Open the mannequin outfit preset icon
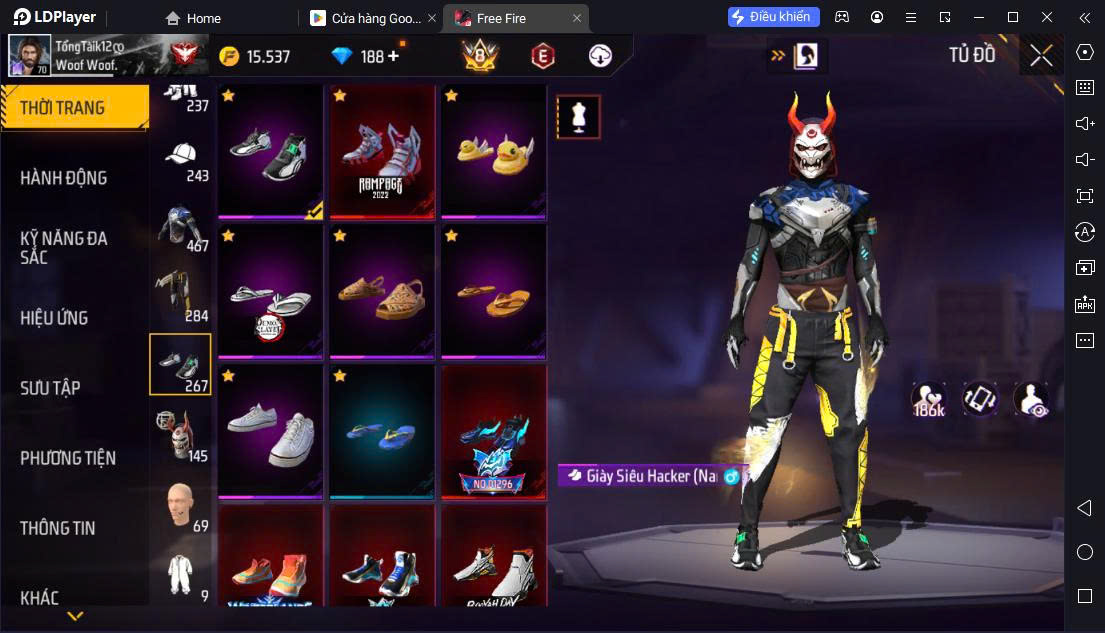 click(578, 117)
